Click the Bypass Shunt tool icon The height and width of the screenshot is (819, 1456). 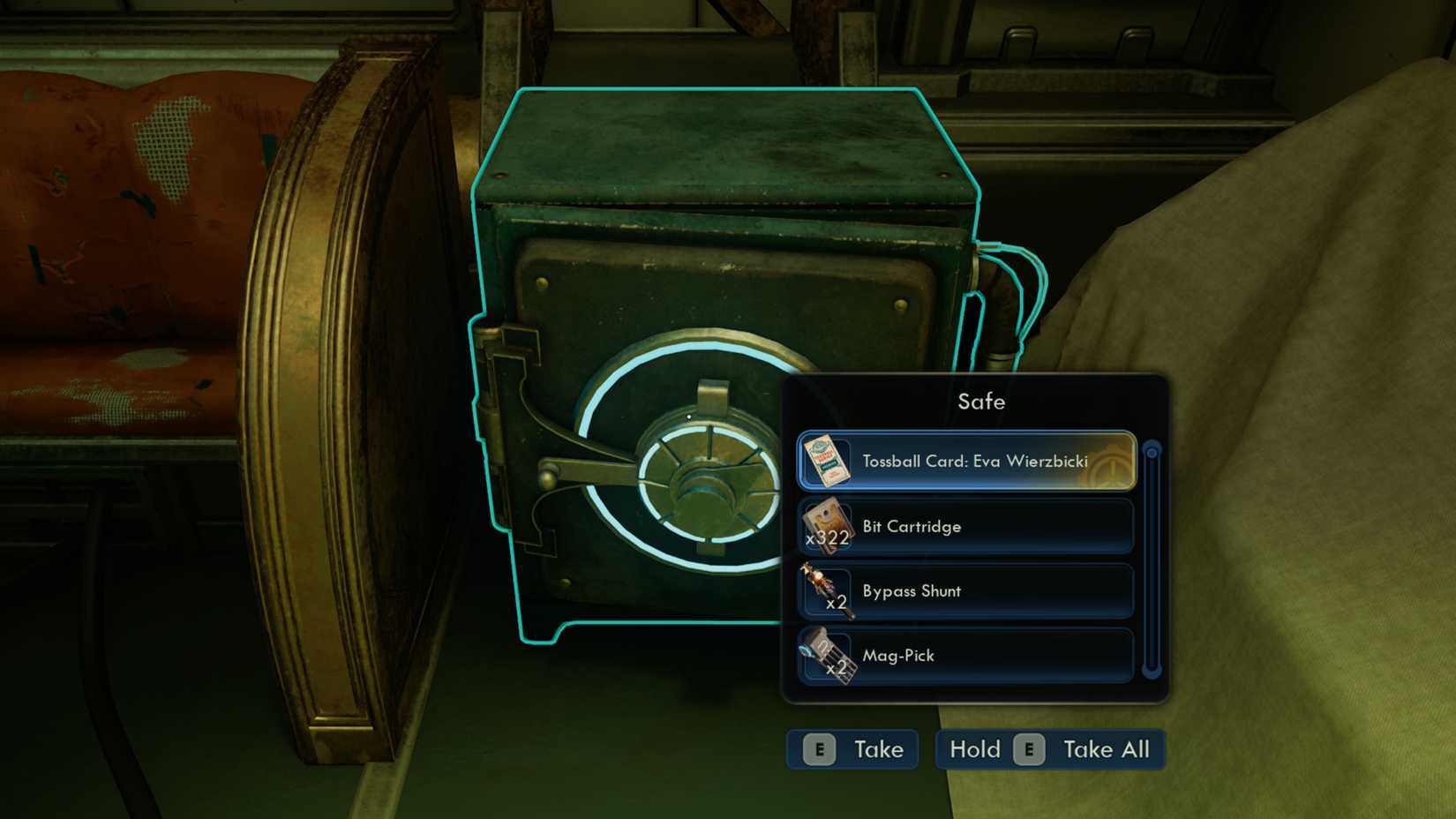[x=828, y=588]
